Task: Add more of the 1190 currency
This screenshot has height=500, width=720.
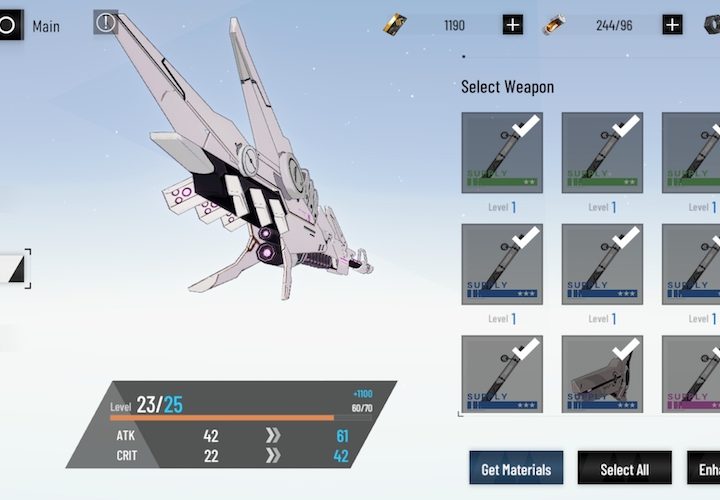Action: coord(513,25)
